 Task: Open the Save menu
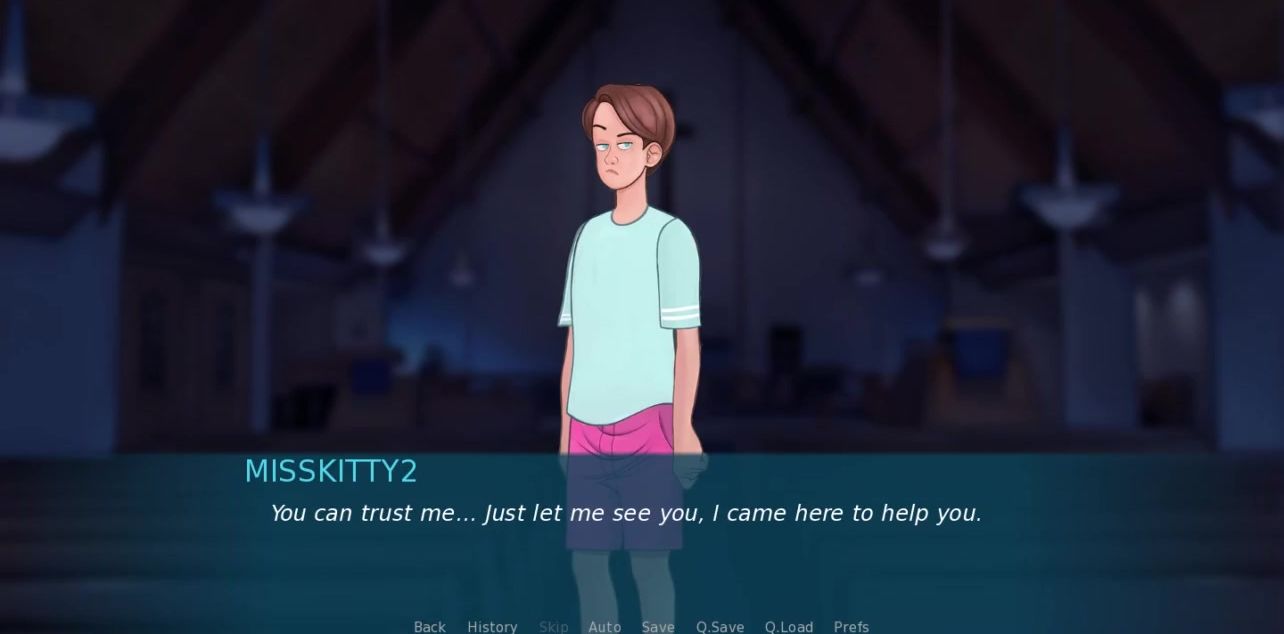coord(658,626)
